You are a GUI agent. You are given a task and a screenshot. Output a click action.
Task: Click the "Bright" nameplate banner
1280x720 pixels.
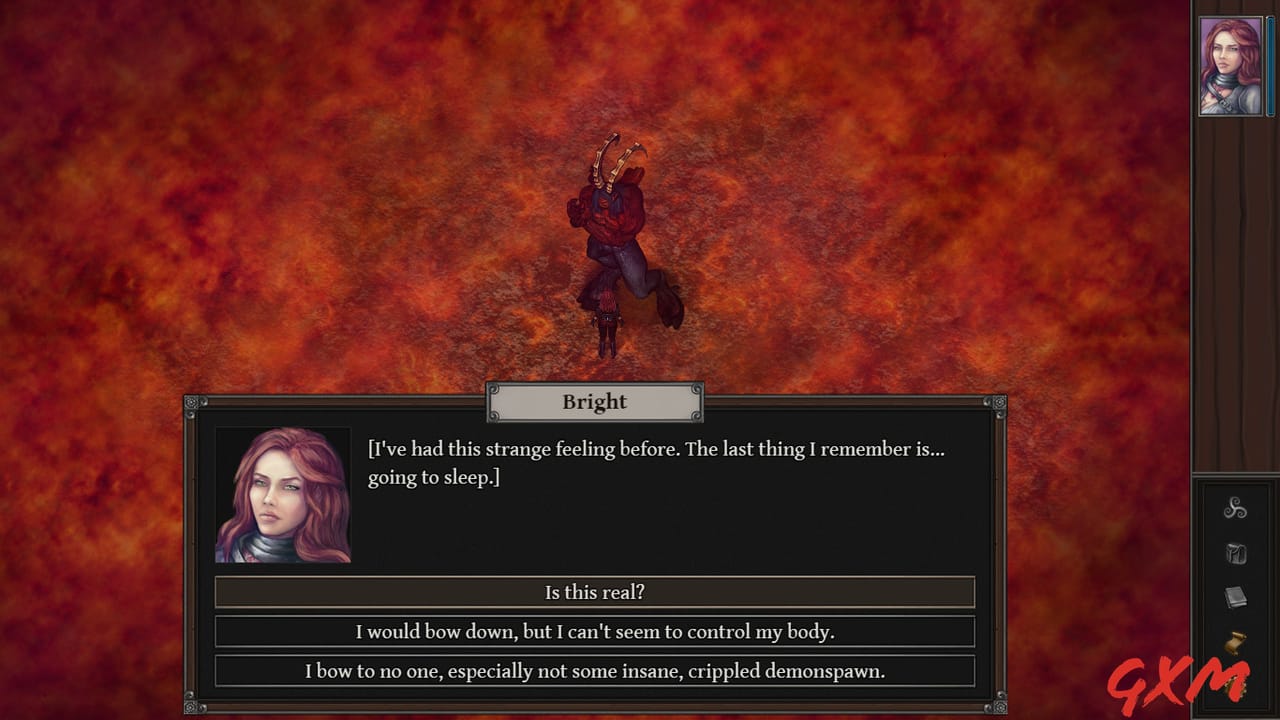(594, 402)
